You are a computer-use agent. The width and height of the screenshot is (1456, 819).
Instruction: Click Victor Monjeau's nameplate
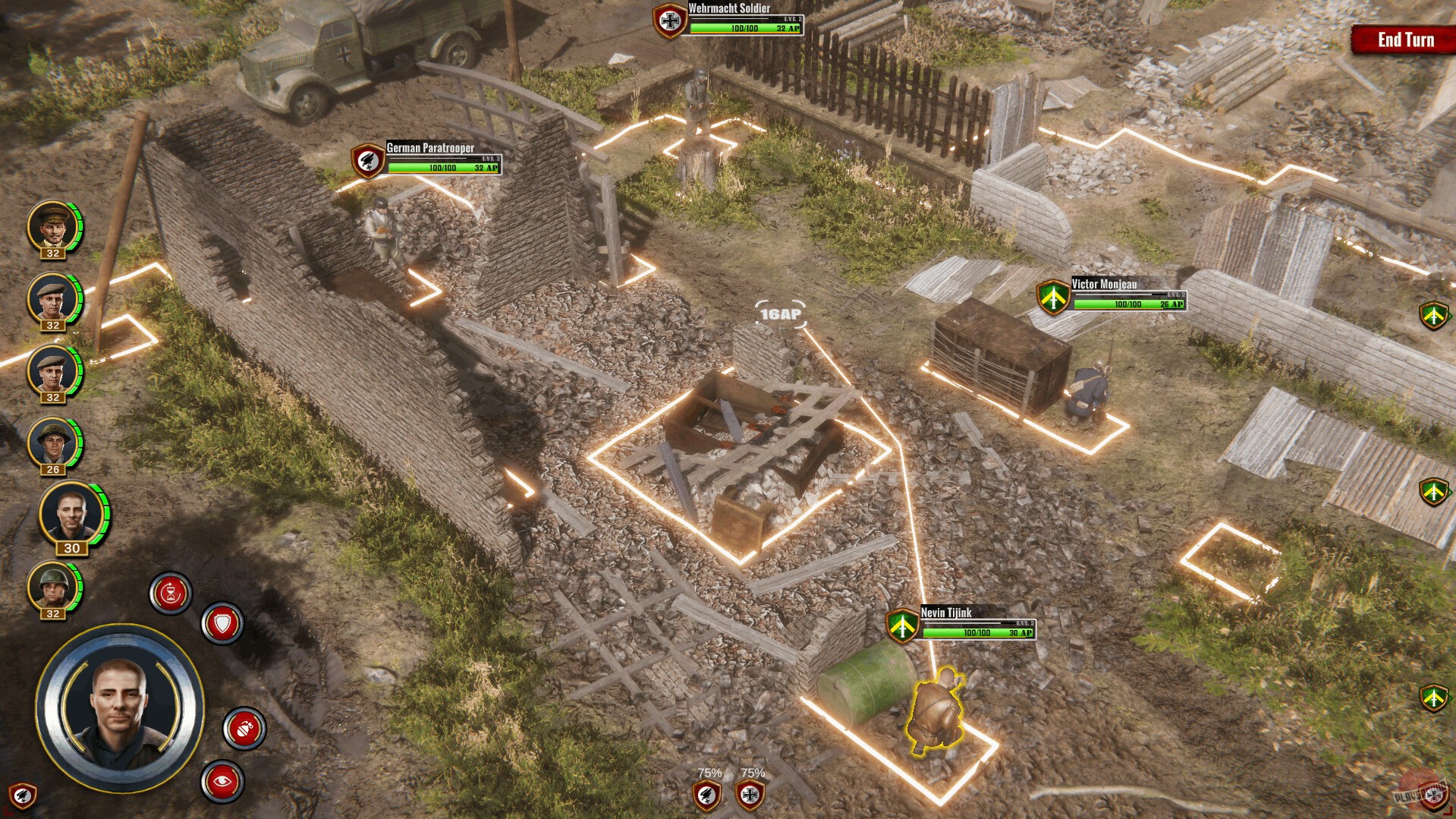[x=1102, y=284]
